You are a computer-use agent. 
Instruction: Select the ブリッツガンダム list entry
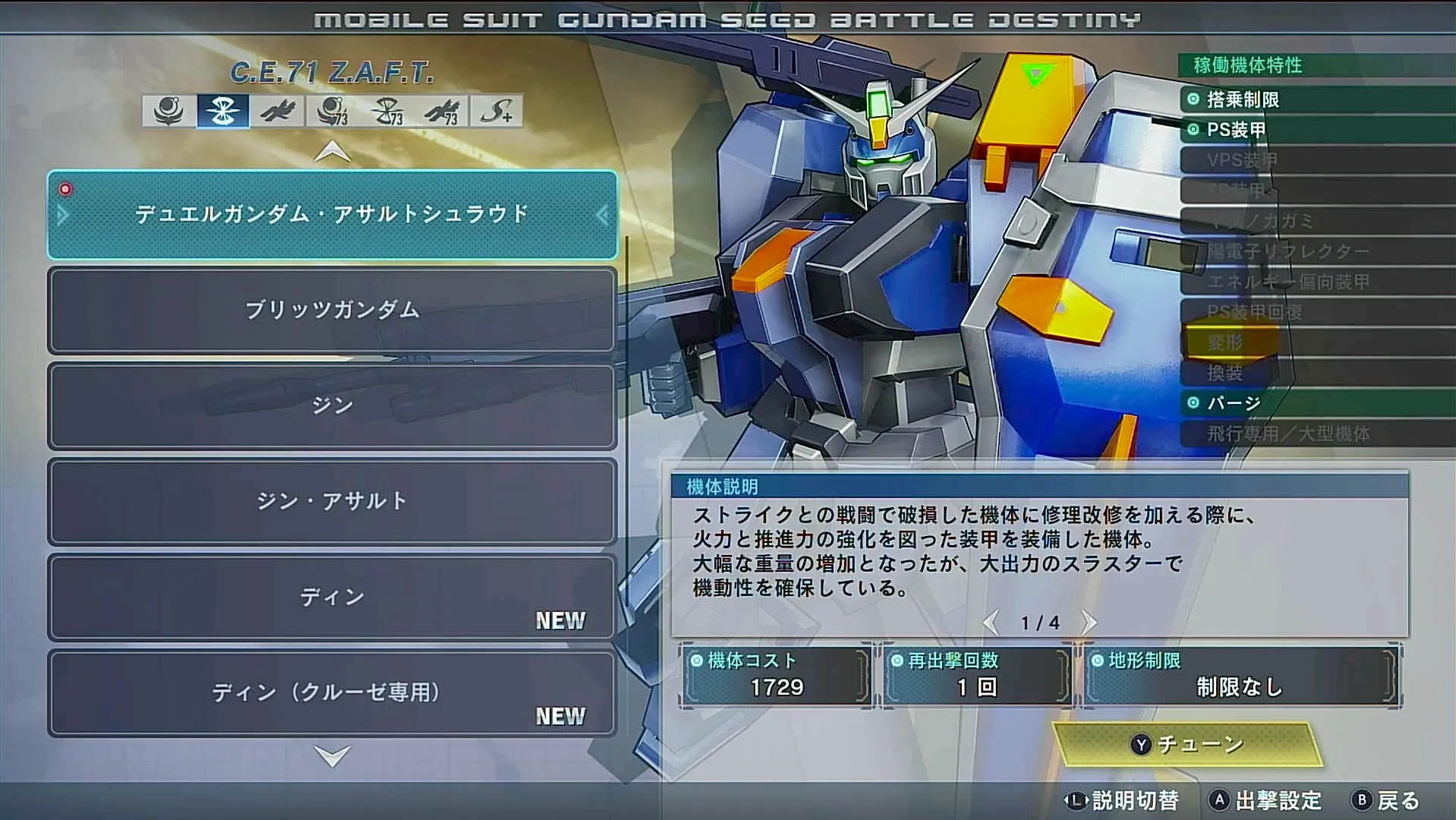pos(332,311)
